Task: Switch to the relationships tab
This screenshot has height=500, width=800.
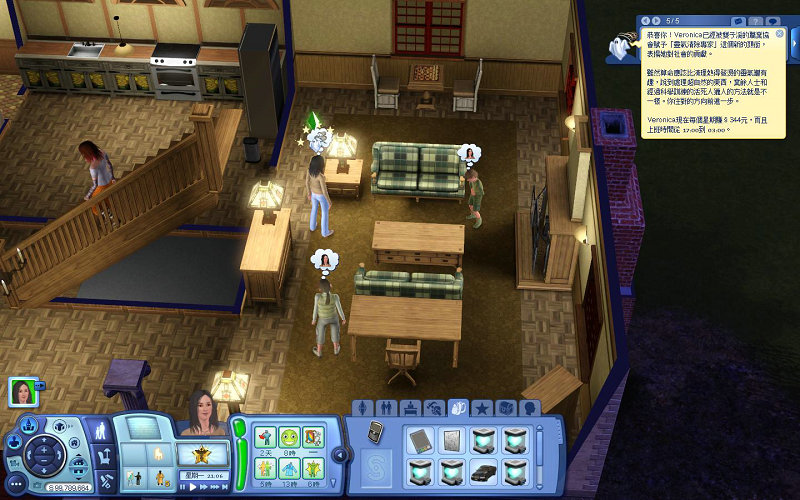Action: tap(387, 408)
